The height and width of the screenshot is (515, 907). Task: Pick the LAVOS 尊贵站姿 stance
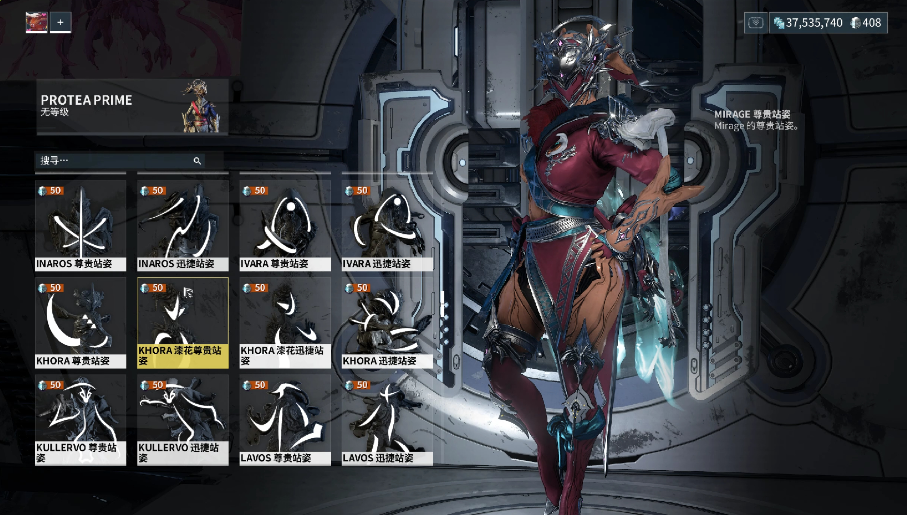tap(285, 420)
